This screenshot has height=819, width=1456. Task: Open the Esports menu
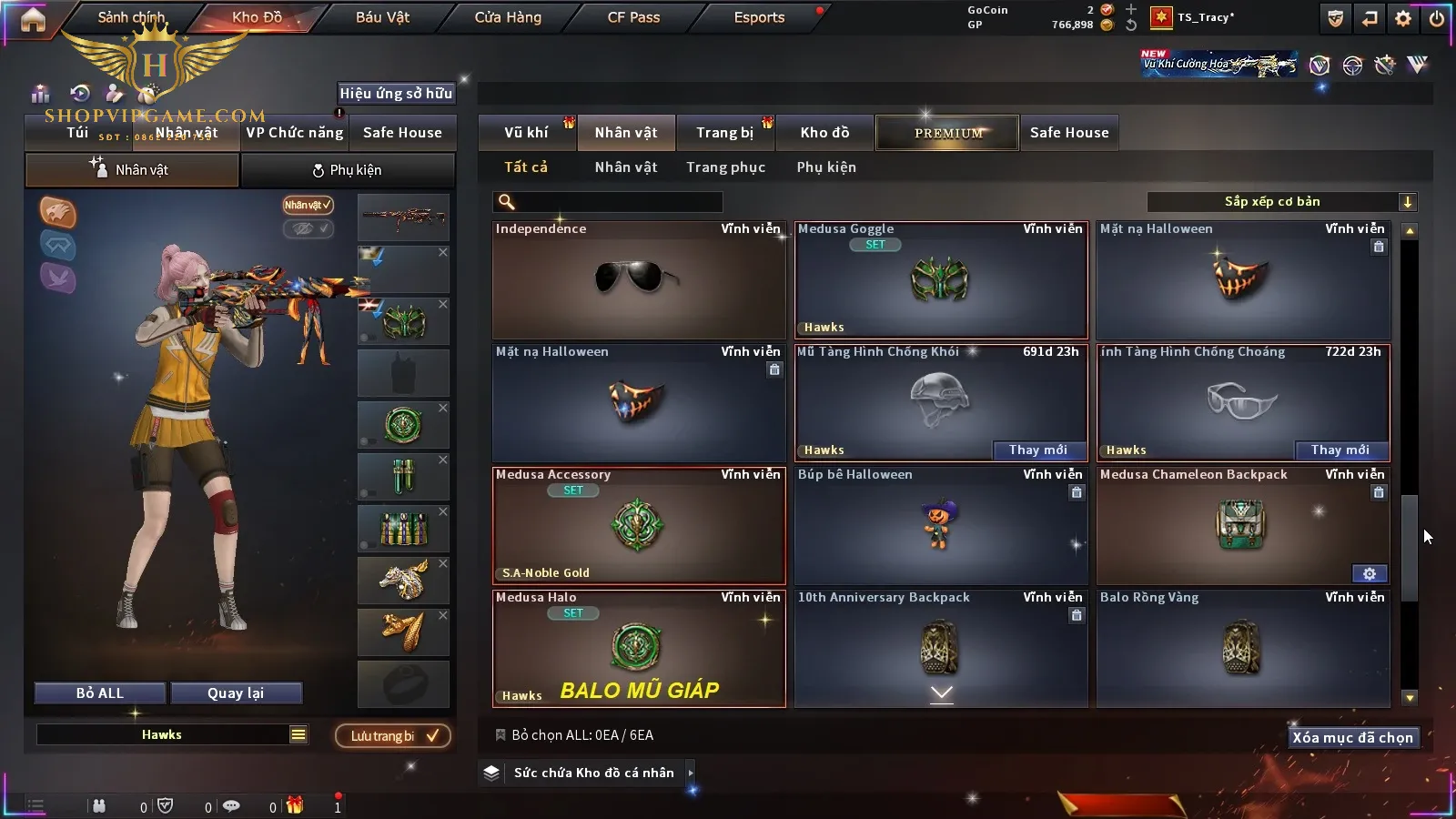759,17
